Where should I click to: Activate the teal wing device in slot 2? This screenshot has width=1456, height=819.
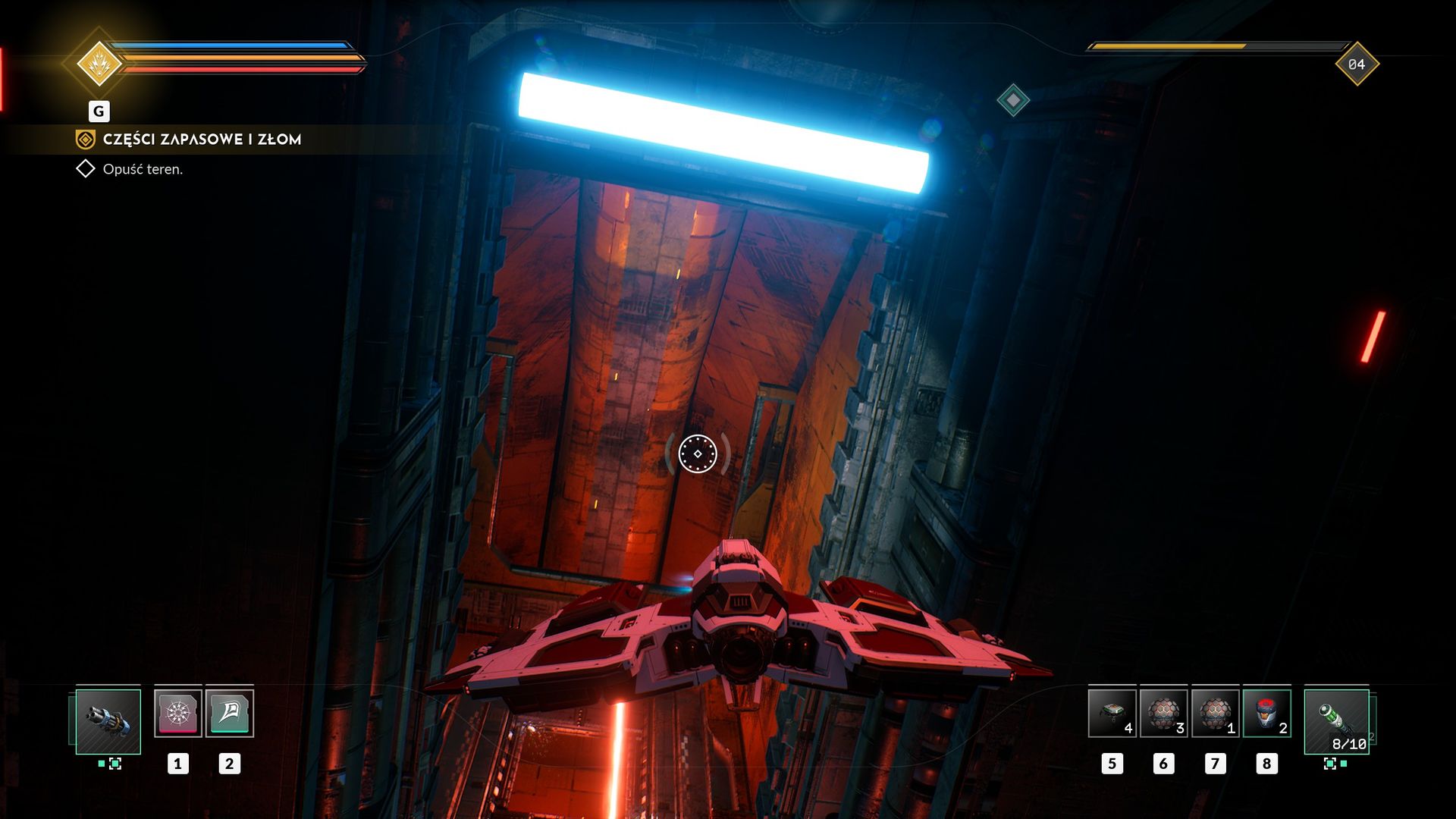230,713
